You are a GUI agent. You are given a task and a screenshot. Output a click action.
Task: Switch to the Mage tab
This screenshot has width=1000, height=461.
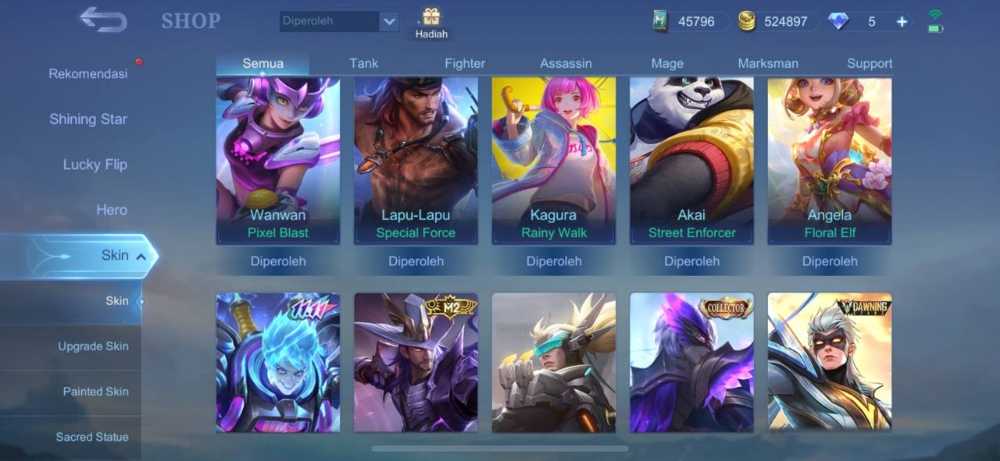click(667, 63)
